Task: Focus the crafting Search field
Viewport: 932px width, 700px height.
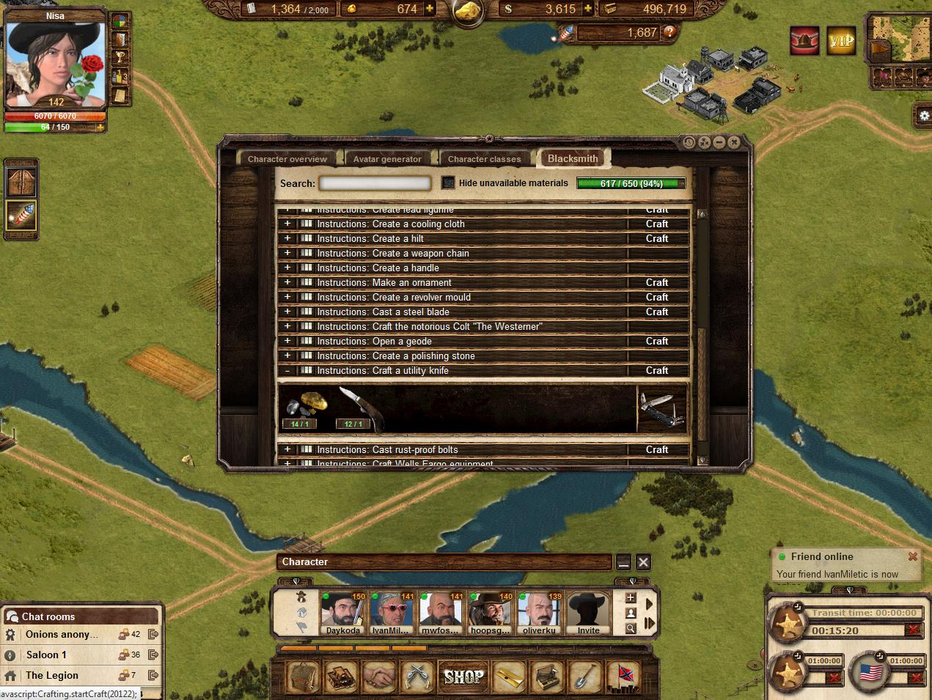Action: click(375, 183)
